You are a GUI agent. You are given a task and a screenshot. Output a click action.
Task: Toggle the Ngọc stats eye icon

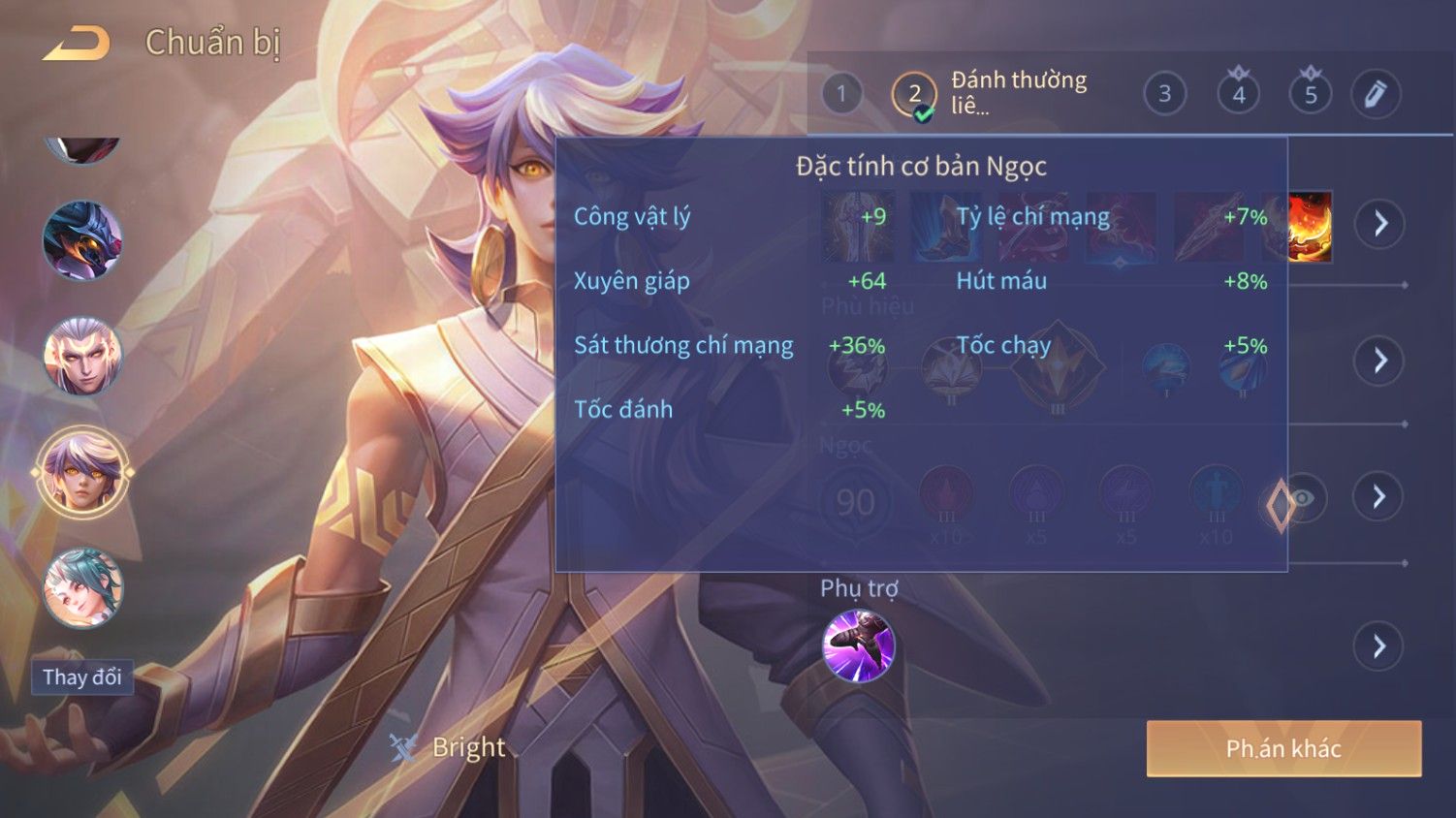1302,498
